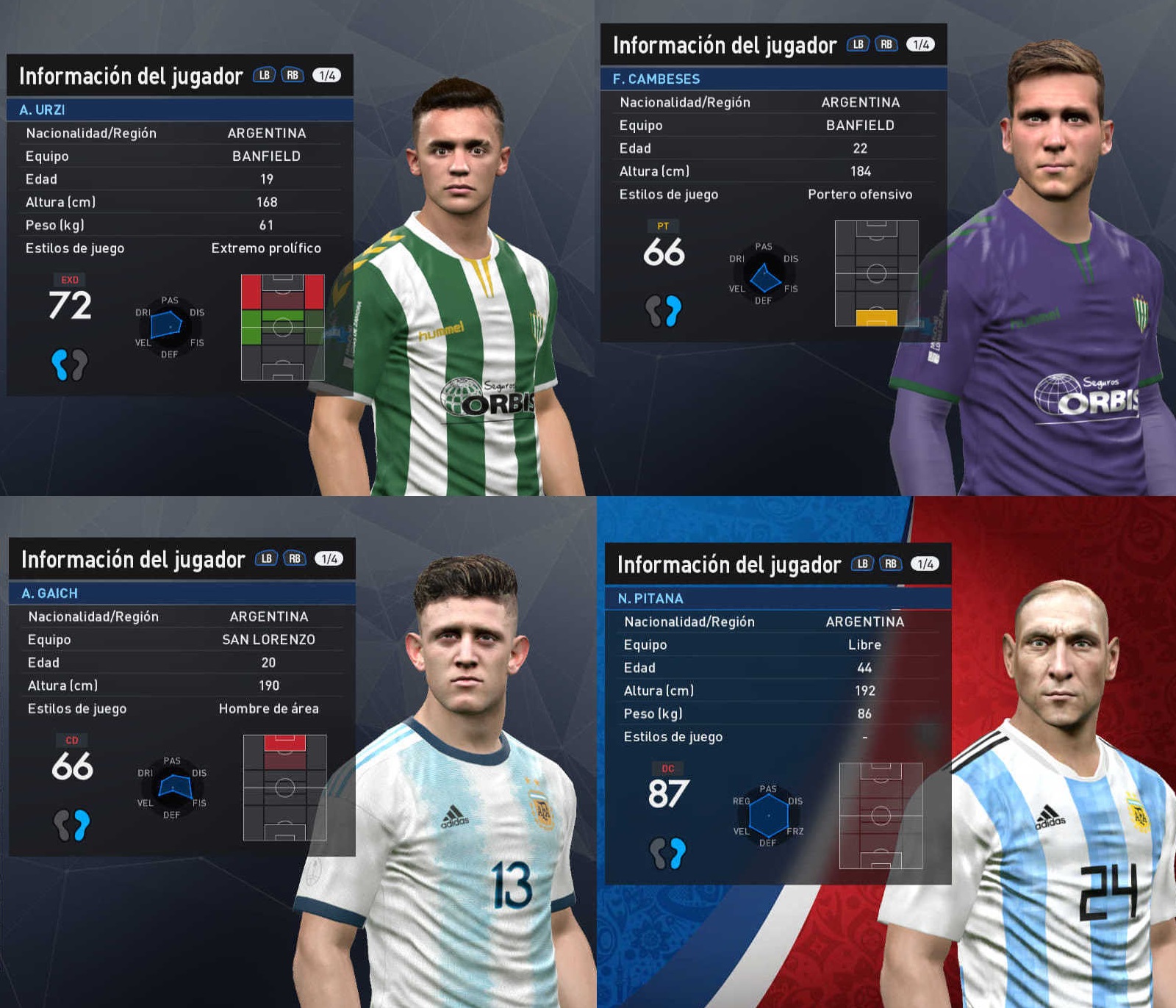Open A. Urzi's stat hexagon chart
This screenshot has height=1008, width=1176.
(171, 323)
